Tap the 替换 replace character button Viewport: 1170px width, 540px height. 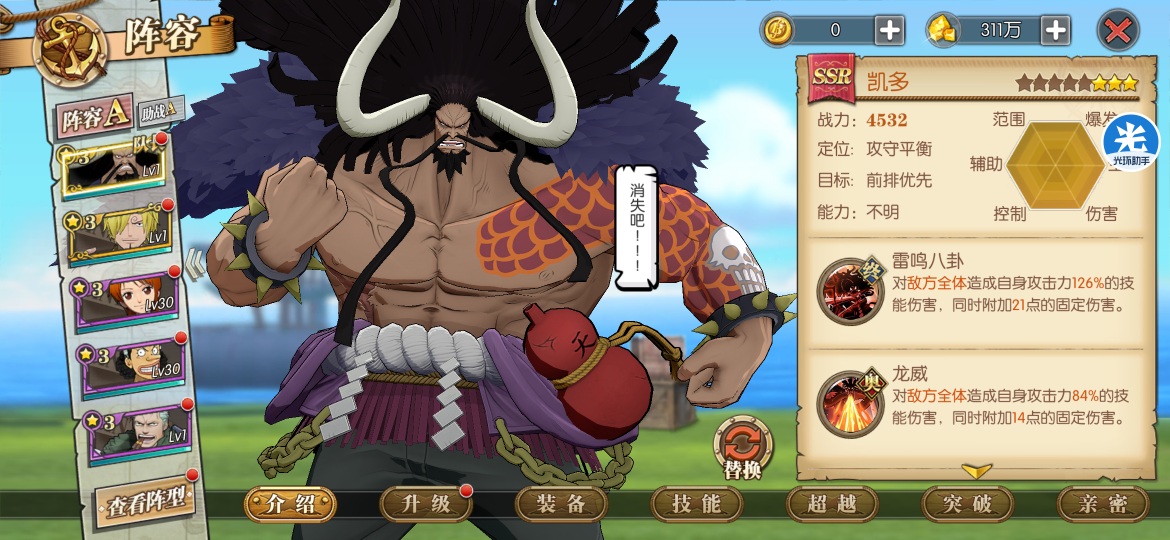(743, 448)
